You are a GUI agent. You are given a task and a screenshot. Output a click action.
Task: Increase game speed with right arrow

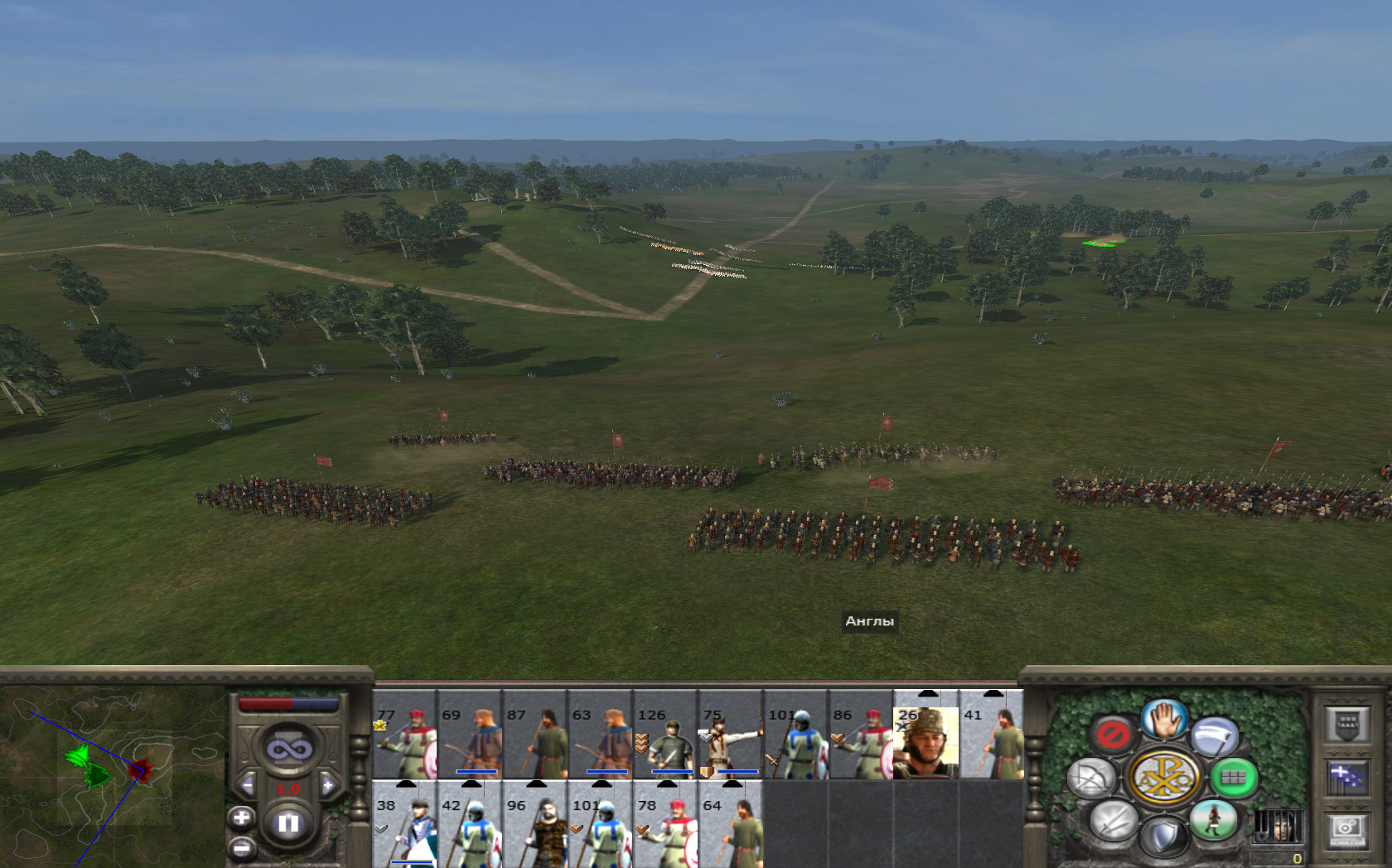click(x=329, y=785)
